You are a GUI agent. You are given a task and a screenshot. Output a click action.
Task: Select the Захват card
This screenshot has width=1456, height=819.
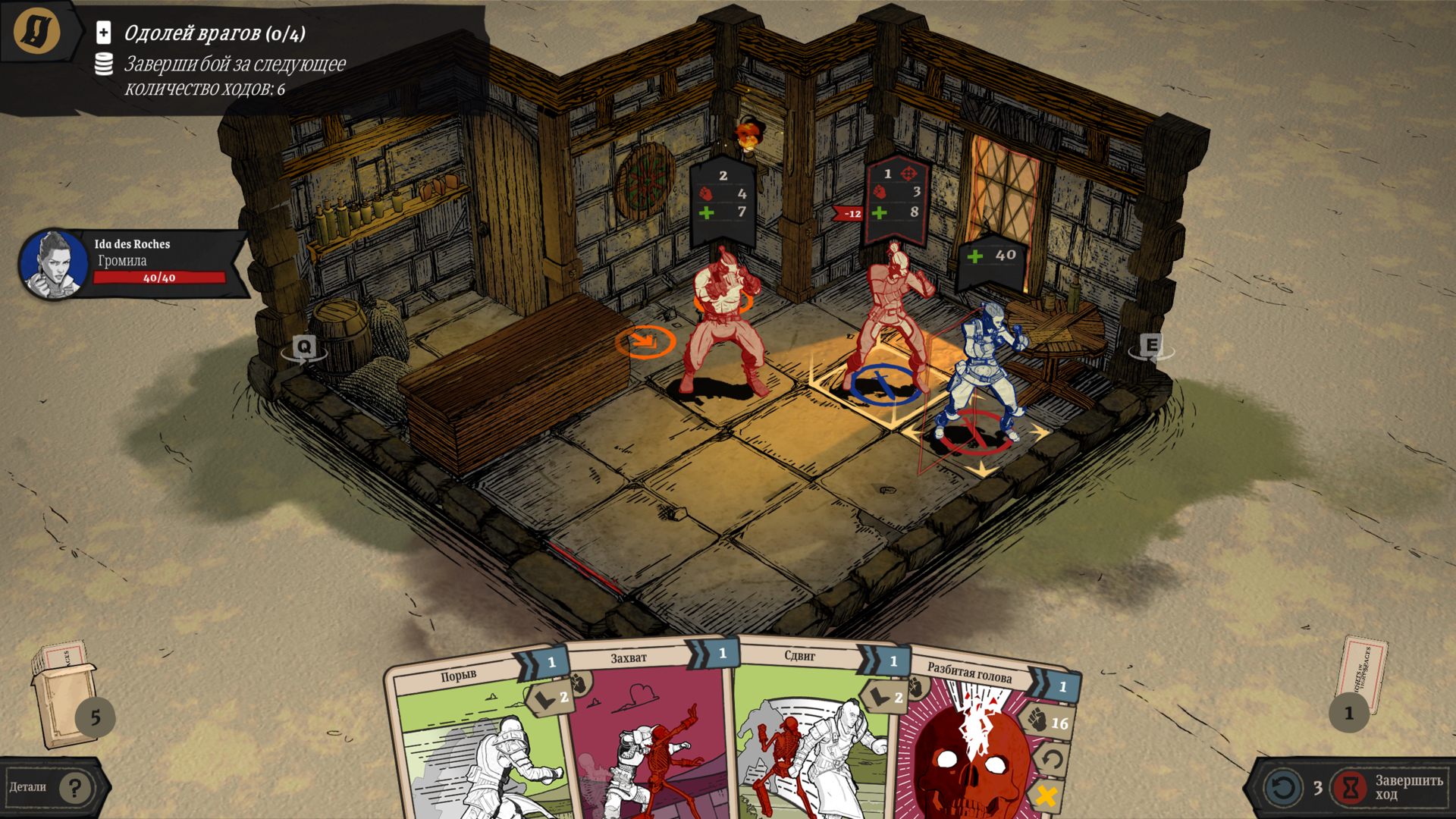pos(648,736)
